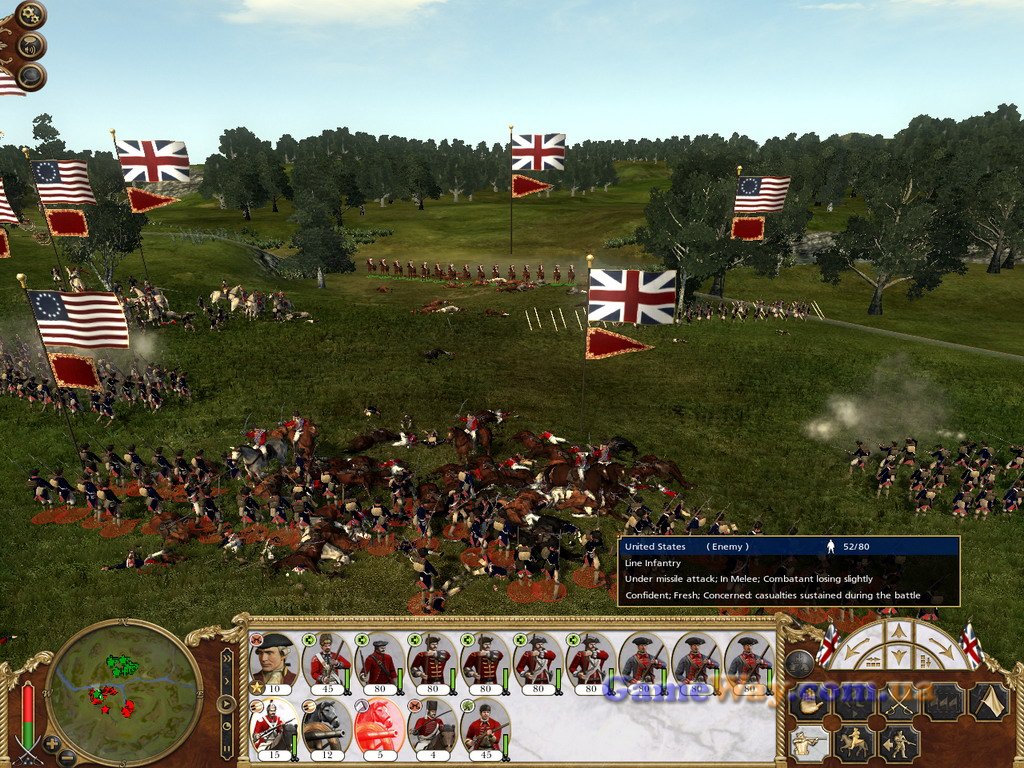Zoom in the minimap with the plus button

(51, 743)
